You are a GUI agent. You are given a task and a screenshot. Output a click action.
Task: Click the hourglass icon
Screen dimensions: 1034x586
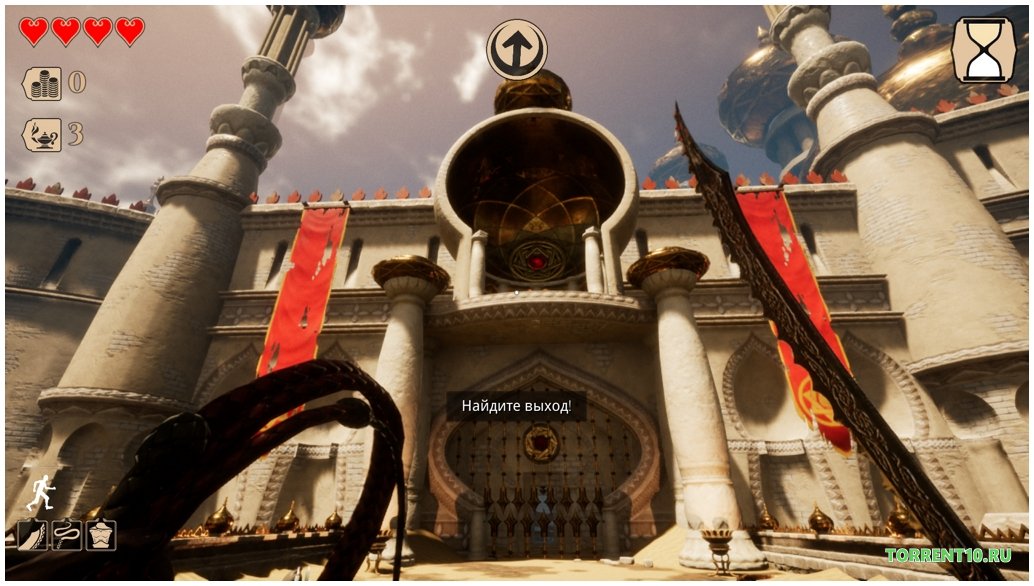click(x=983, y=50)
